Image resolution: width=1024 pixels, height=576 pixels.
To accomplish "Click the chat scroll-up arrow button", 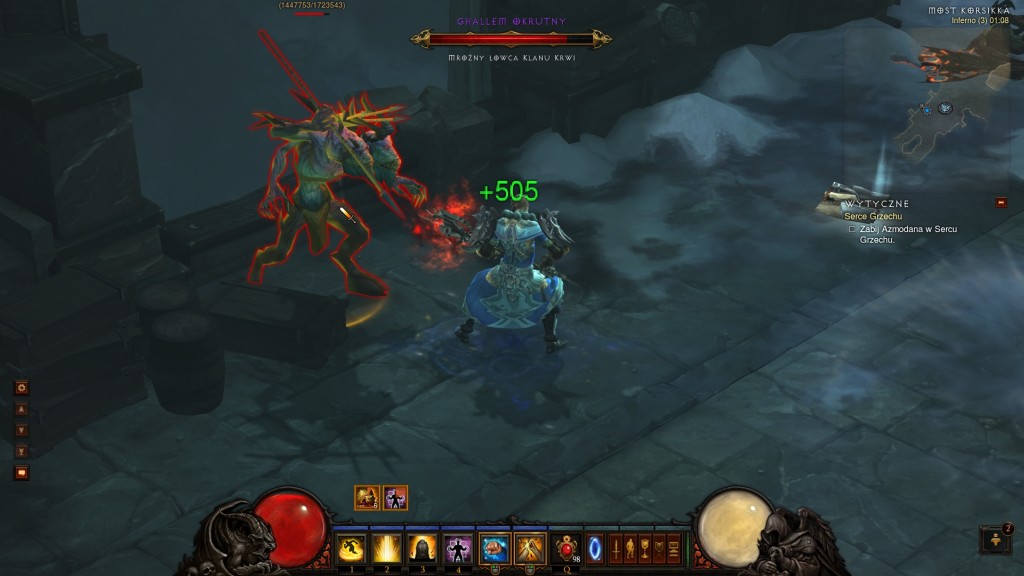I will click(21, 409).
